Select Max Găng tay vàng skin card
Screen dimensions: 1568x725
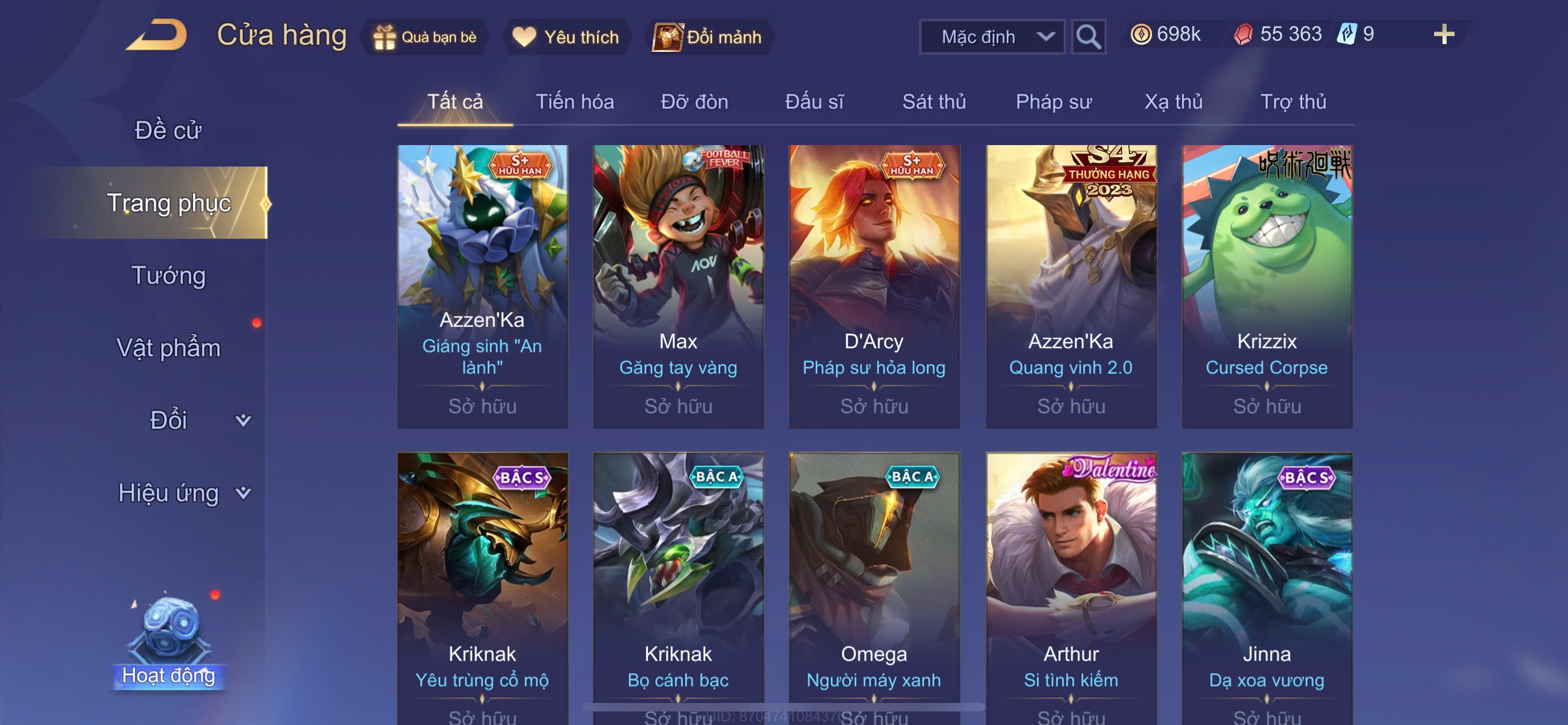(678, 286)
